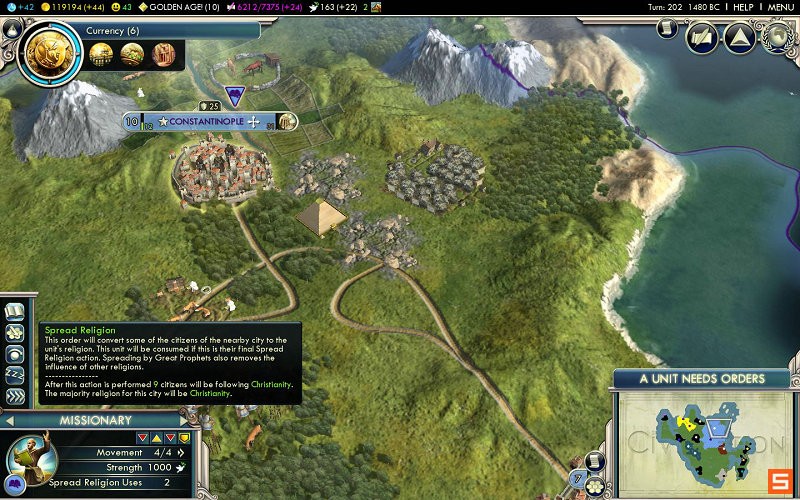Image resolution: width=800 pixels, height=500 pixels.
Task: Open the social policies triangle button
Action: 739,39
